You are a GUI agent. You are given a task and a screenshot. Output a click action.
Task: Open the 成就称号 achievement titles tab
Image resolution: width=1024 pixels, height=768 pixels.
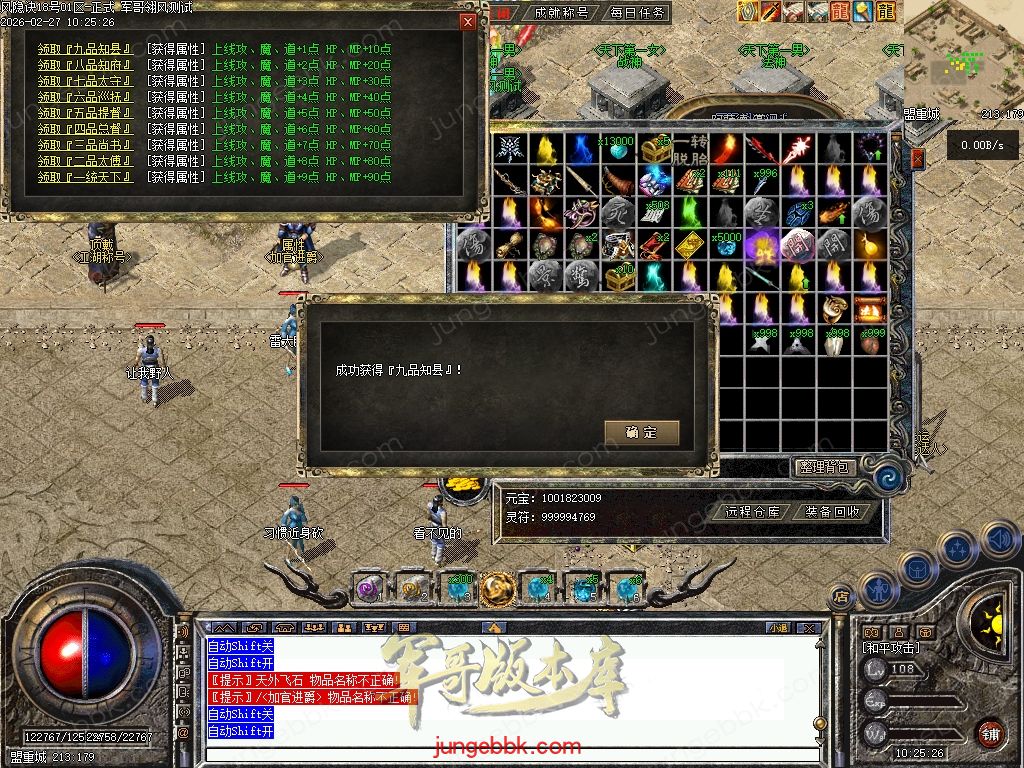pyautogui.click(x=560, y=13)
